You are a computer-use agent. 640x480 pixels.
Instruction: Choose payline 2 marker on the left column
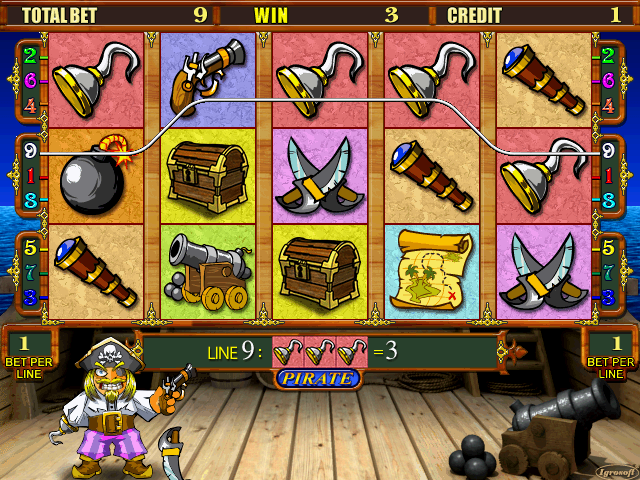point(31,56)
